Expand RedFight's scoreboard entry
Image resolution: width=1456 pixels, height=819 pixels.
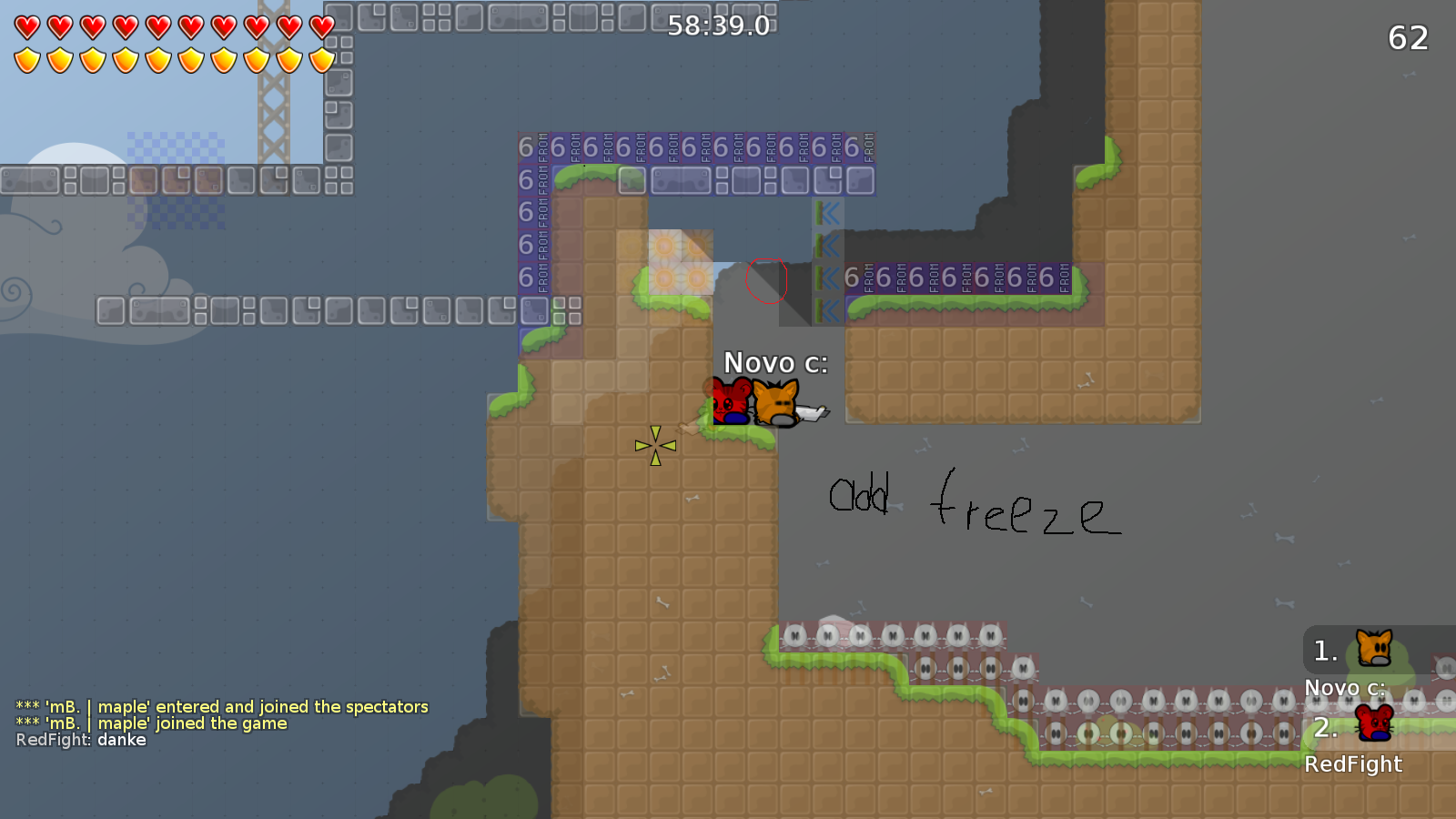(x=1353, y=764)
